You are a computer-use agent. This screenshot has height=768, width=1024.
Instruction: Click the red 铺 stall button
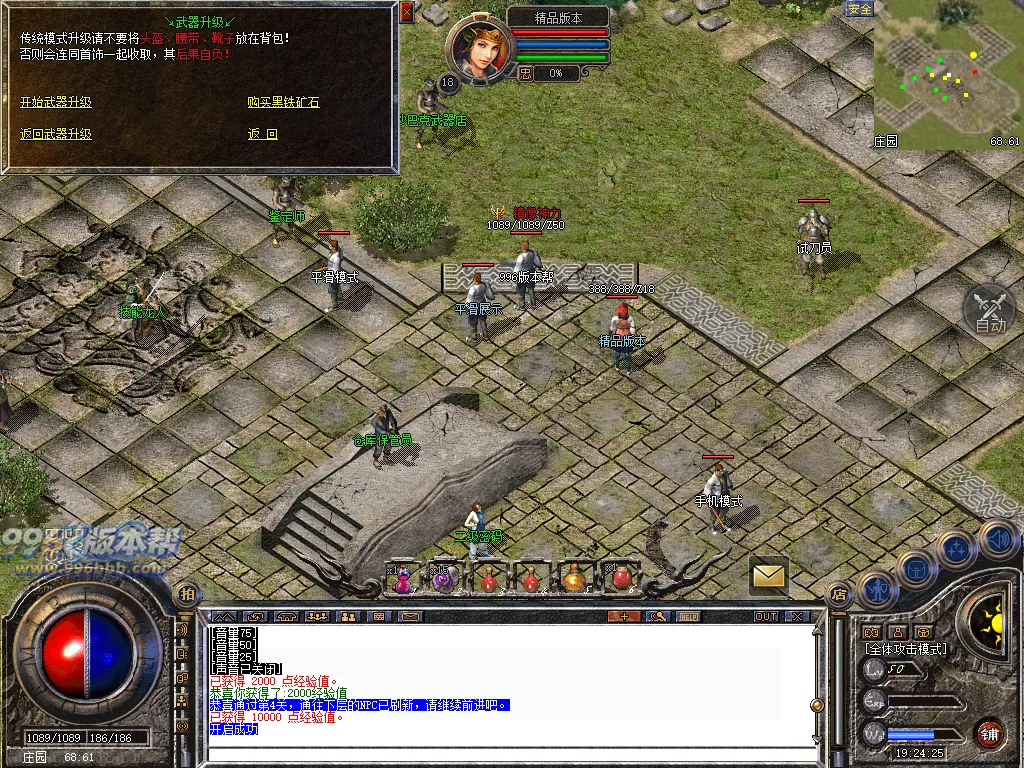coord(990,733)
